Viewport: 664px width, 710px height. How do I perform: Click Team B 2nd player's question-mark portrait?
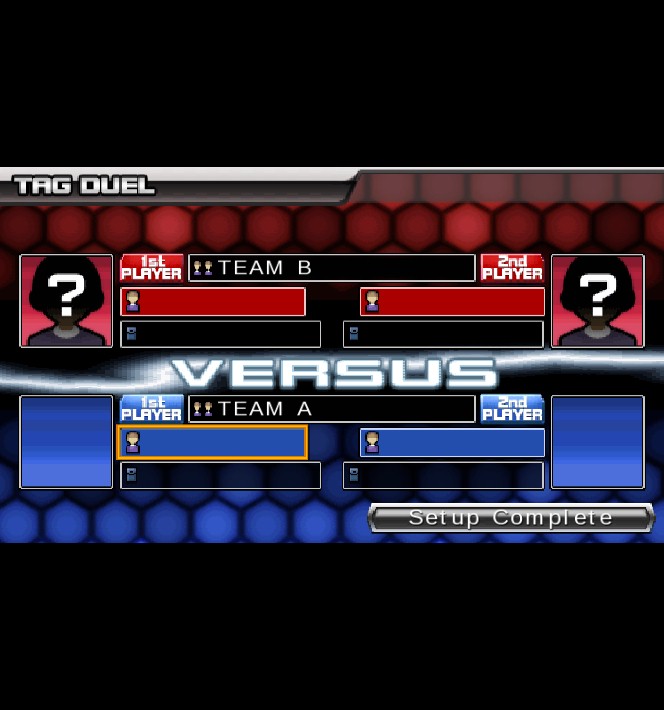(597, 301)
